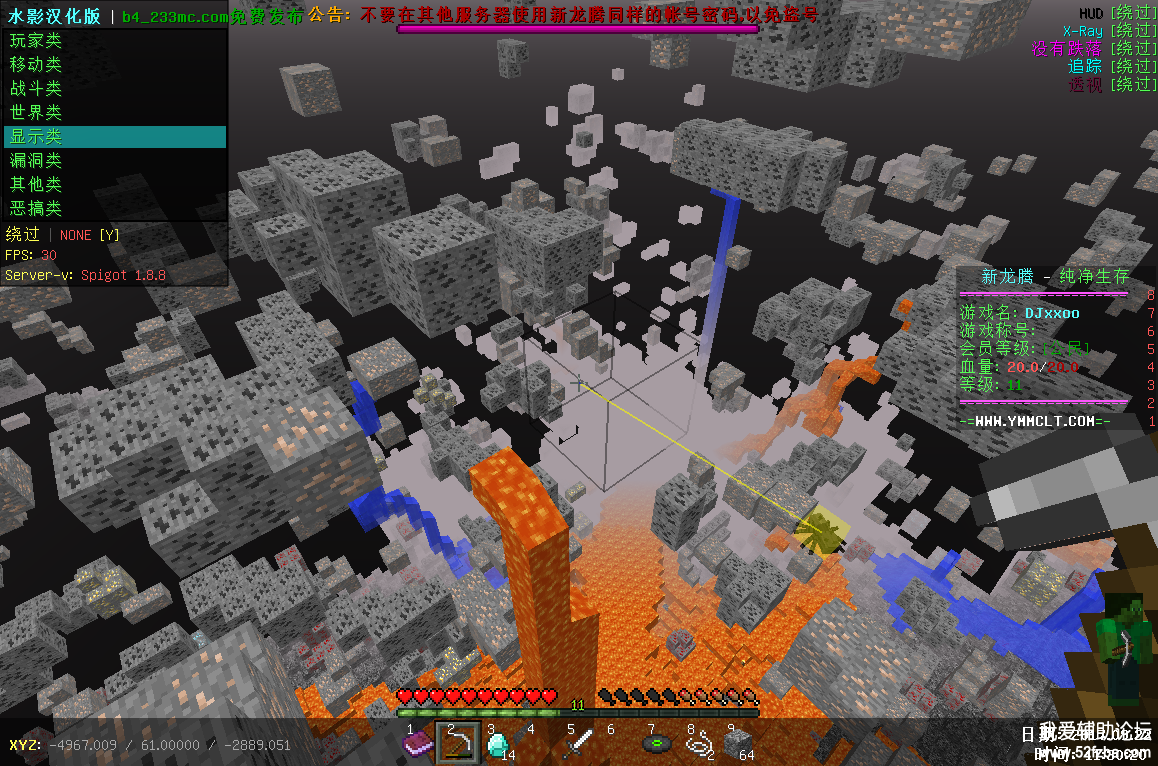Click the X-Ray module in the active list
The height and width of the screenshot is (766, 1158).
pos(1082,31)
